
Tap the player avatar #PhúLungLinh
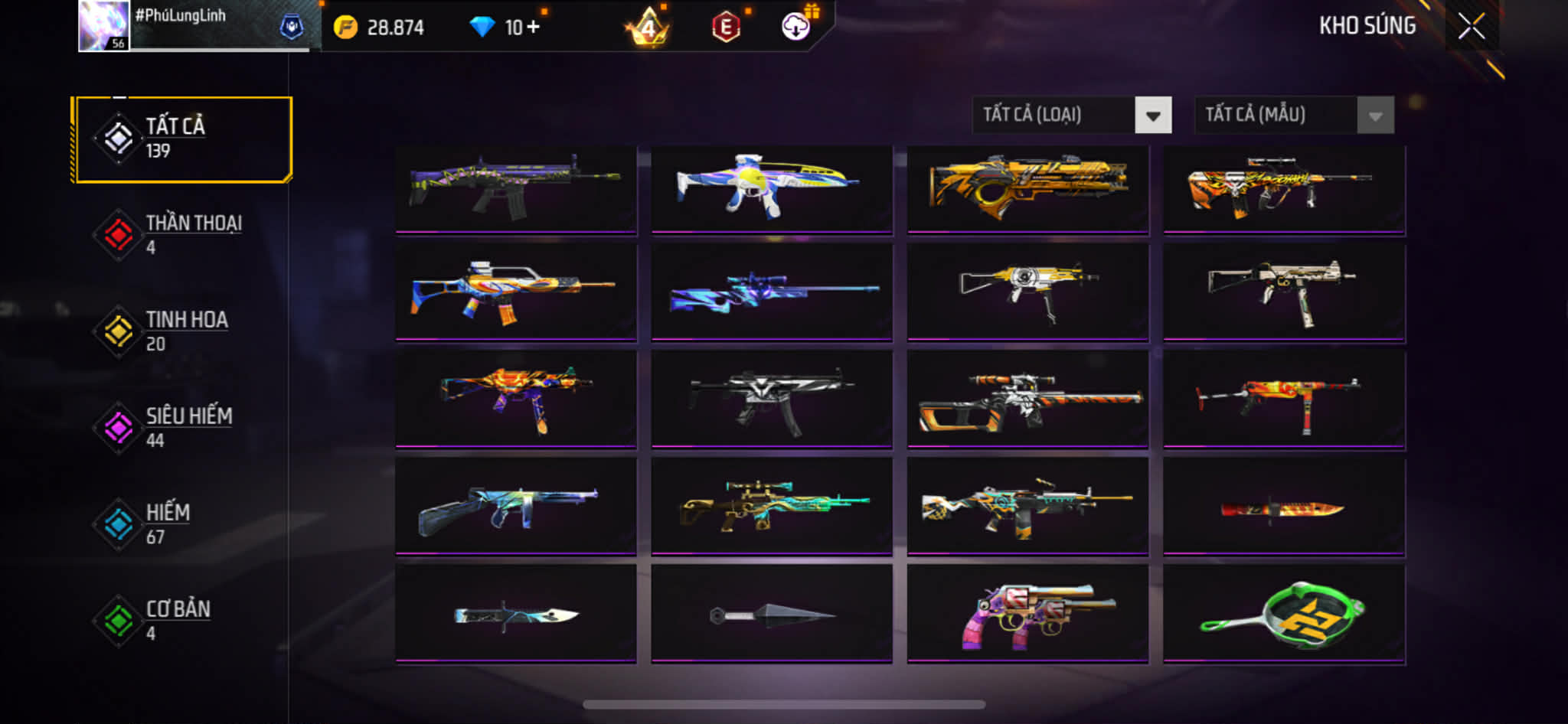(x=104, y=26)
